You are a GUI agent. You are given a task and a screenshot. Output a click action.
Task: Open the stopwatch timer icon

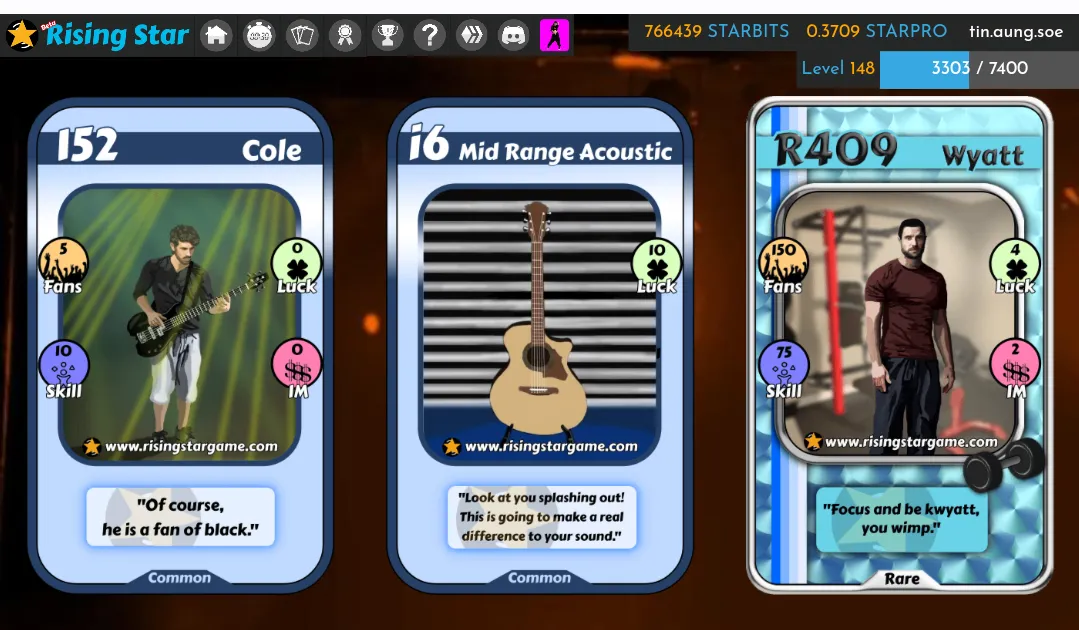point(260,36)
